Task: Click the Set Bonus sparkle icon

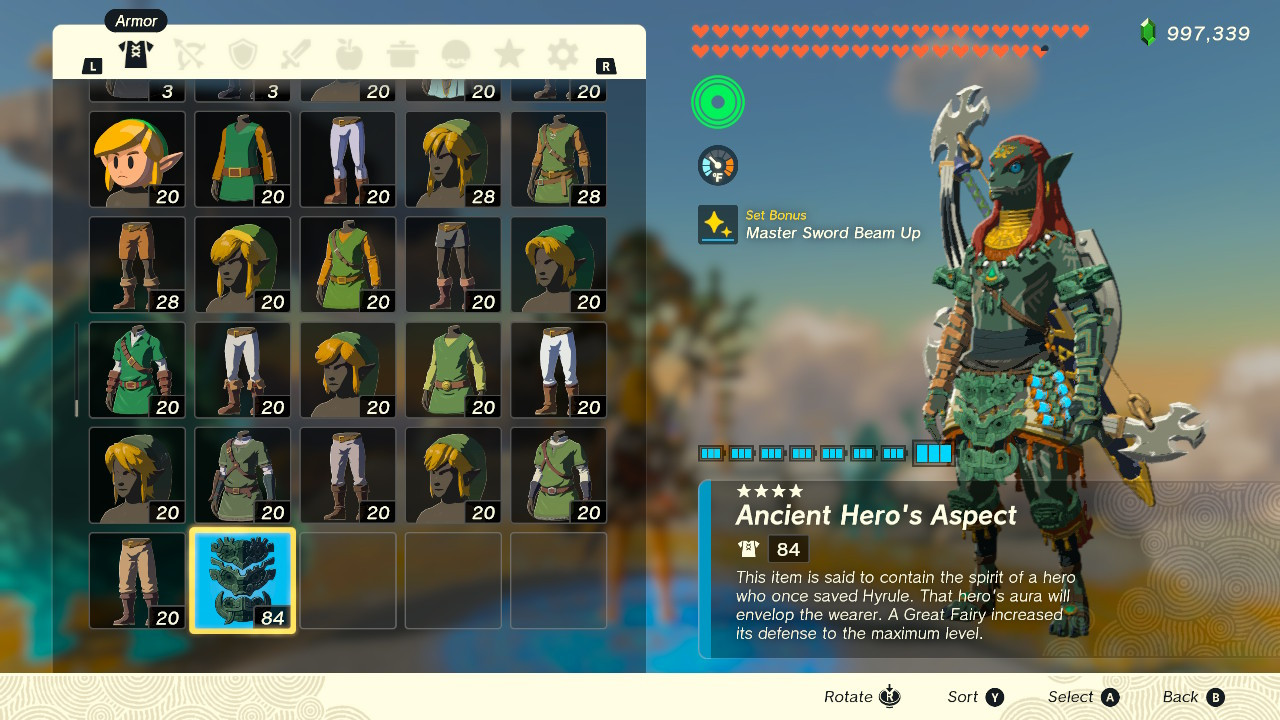Action: point(716,224)
